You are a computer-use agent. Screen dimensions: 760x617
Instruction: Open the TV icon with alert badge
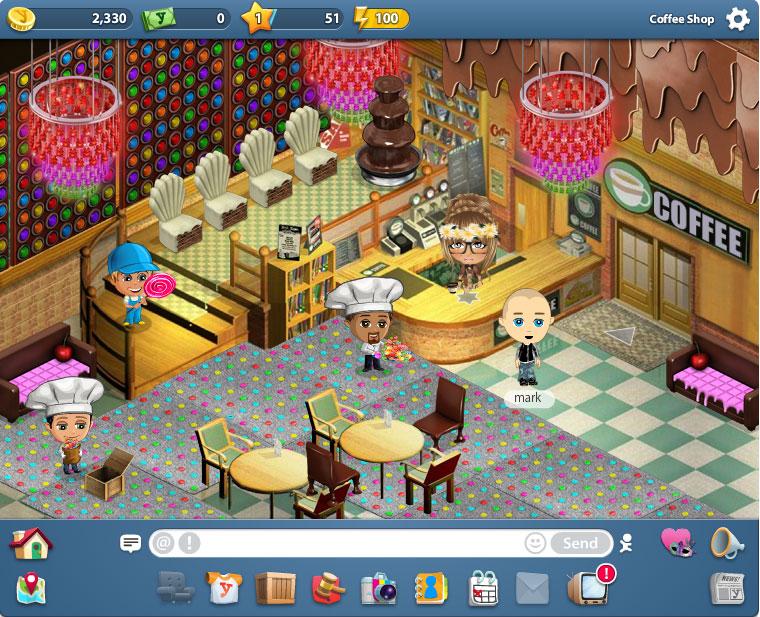tap(587, 587)
